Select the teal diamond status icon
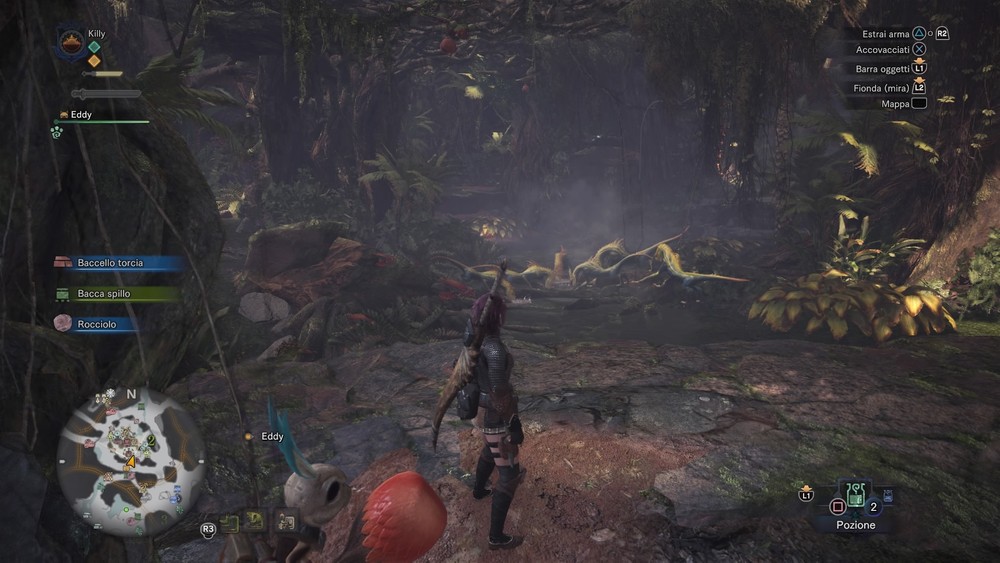 pos(94,47)
